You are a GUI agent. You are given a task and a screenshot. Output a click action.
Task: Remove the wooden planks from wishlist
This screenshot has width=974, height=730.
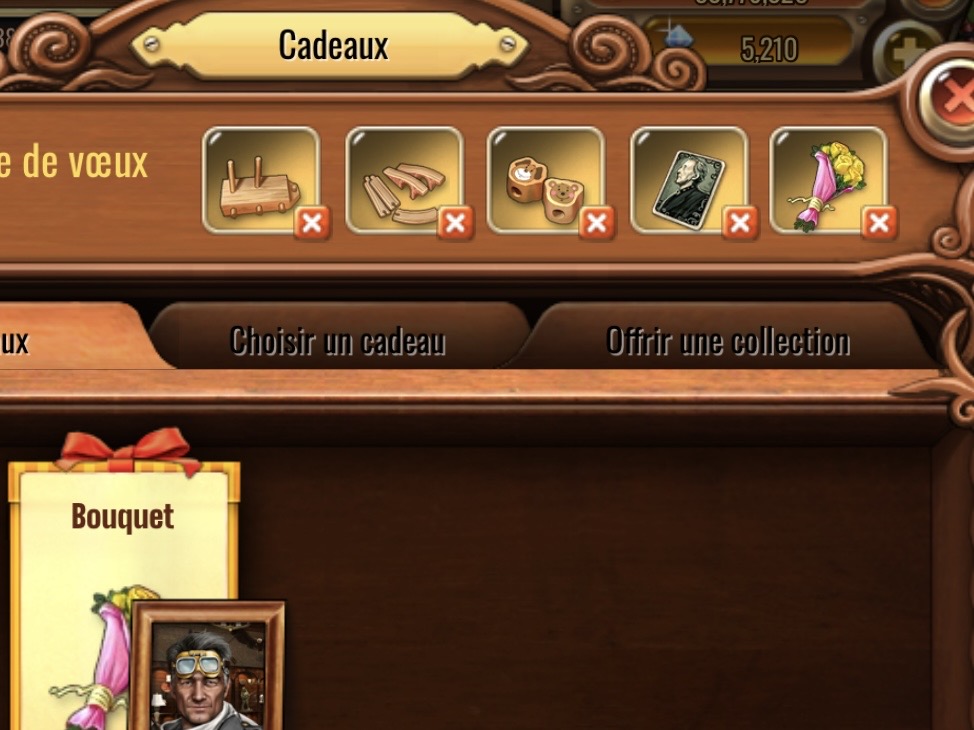coord(455,223)
